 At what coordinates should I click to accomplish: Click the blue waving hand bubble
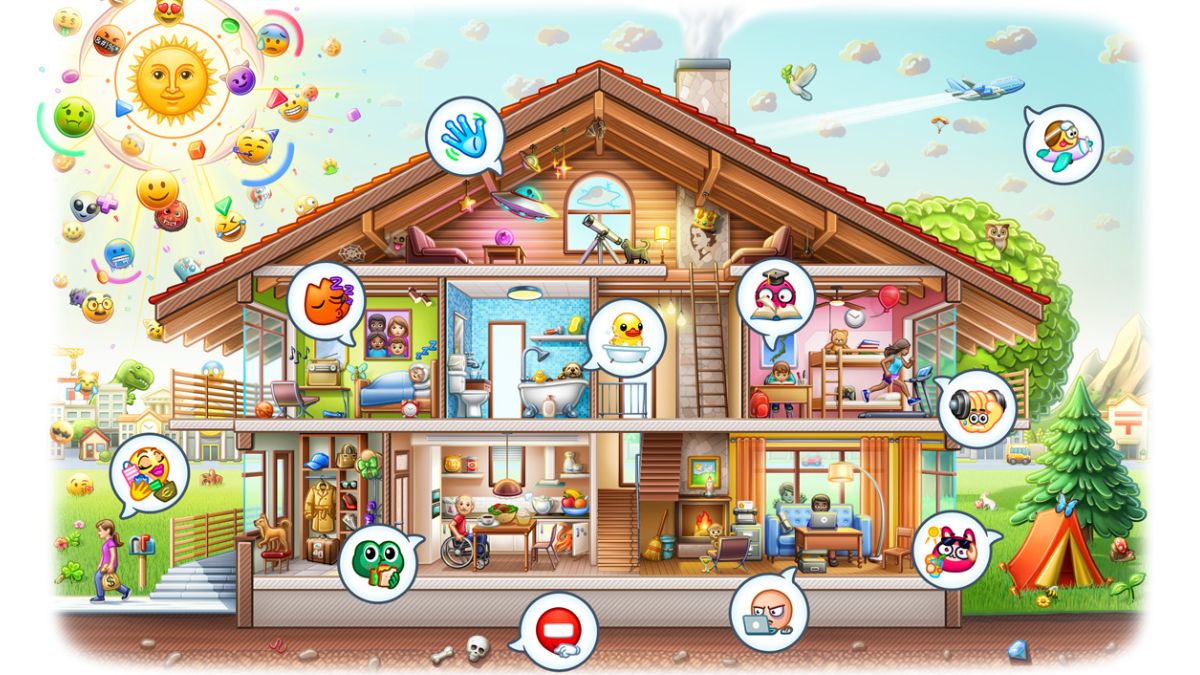[x=462, y=135]
